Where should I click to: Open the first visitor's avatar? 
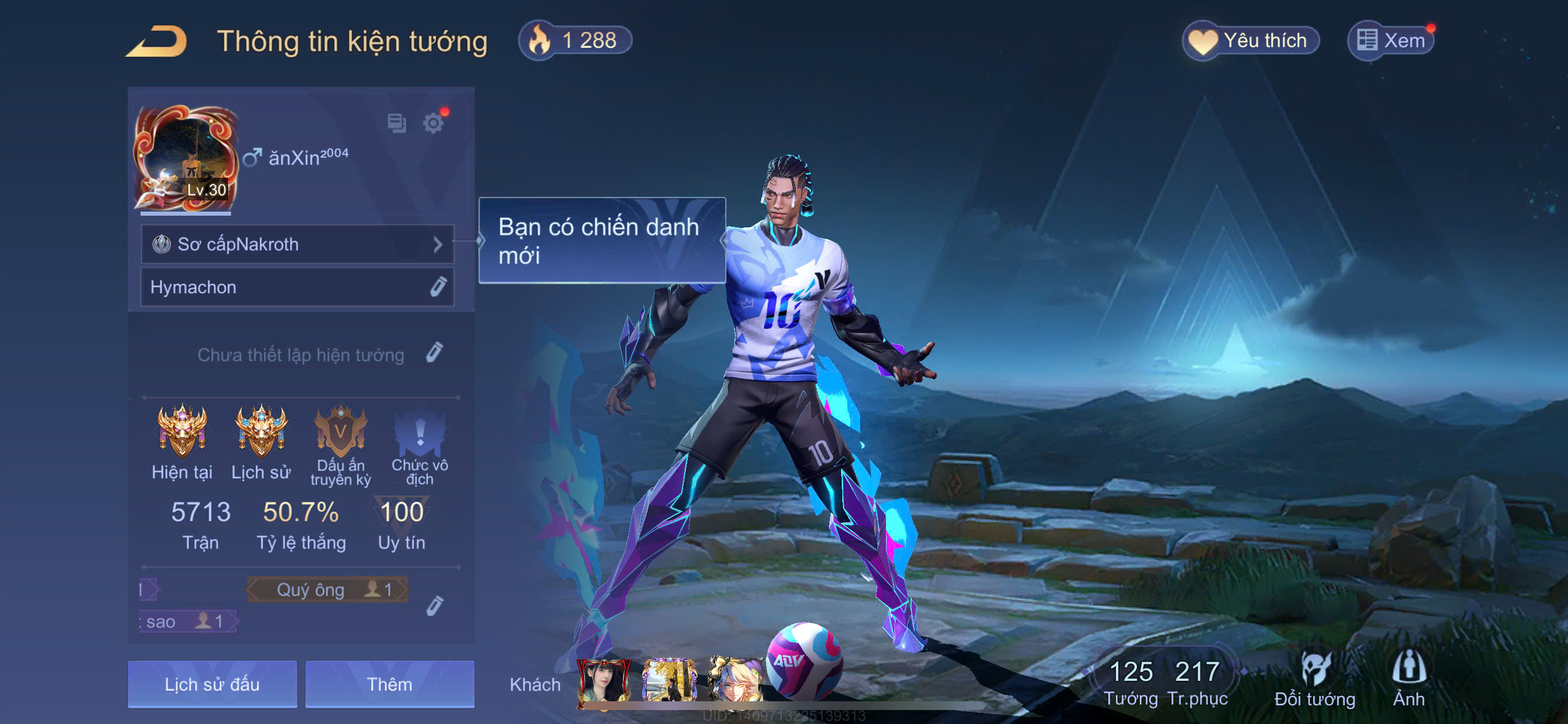click(x=604, y=683)
